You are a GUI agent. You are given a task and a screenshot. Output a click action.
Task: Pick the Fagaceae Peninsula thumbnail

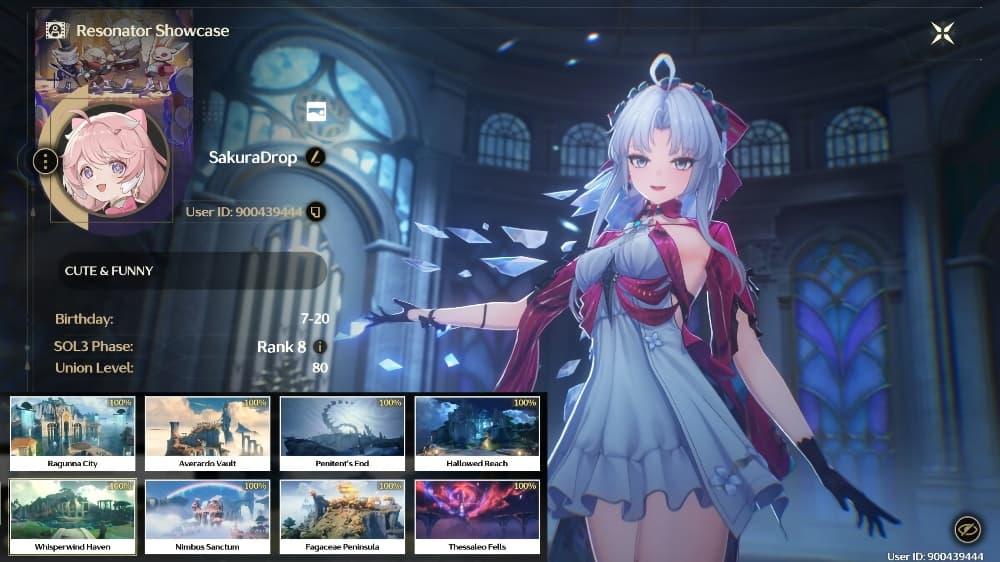[x=342, y=516]
